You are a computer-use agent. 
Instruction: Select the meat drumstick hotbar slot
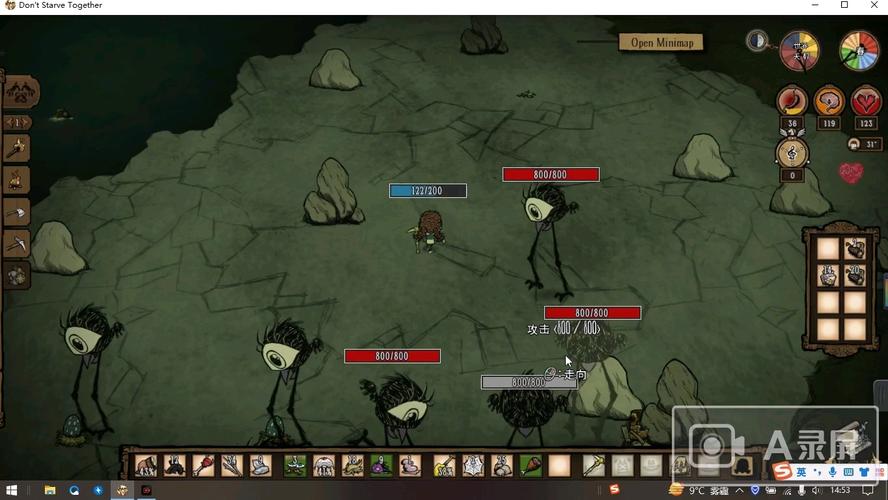point(529,465)
